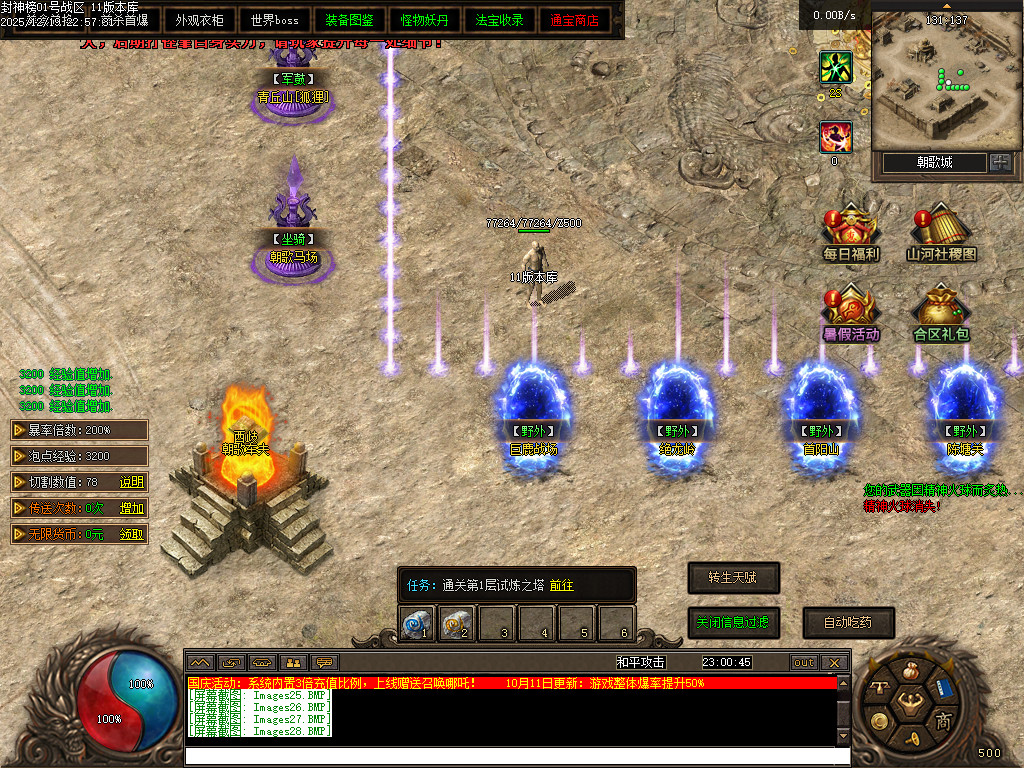Viewport: 1024px width, 768px height.
Task: Open the 通宝商店 shop
Action: pos(575,20)
